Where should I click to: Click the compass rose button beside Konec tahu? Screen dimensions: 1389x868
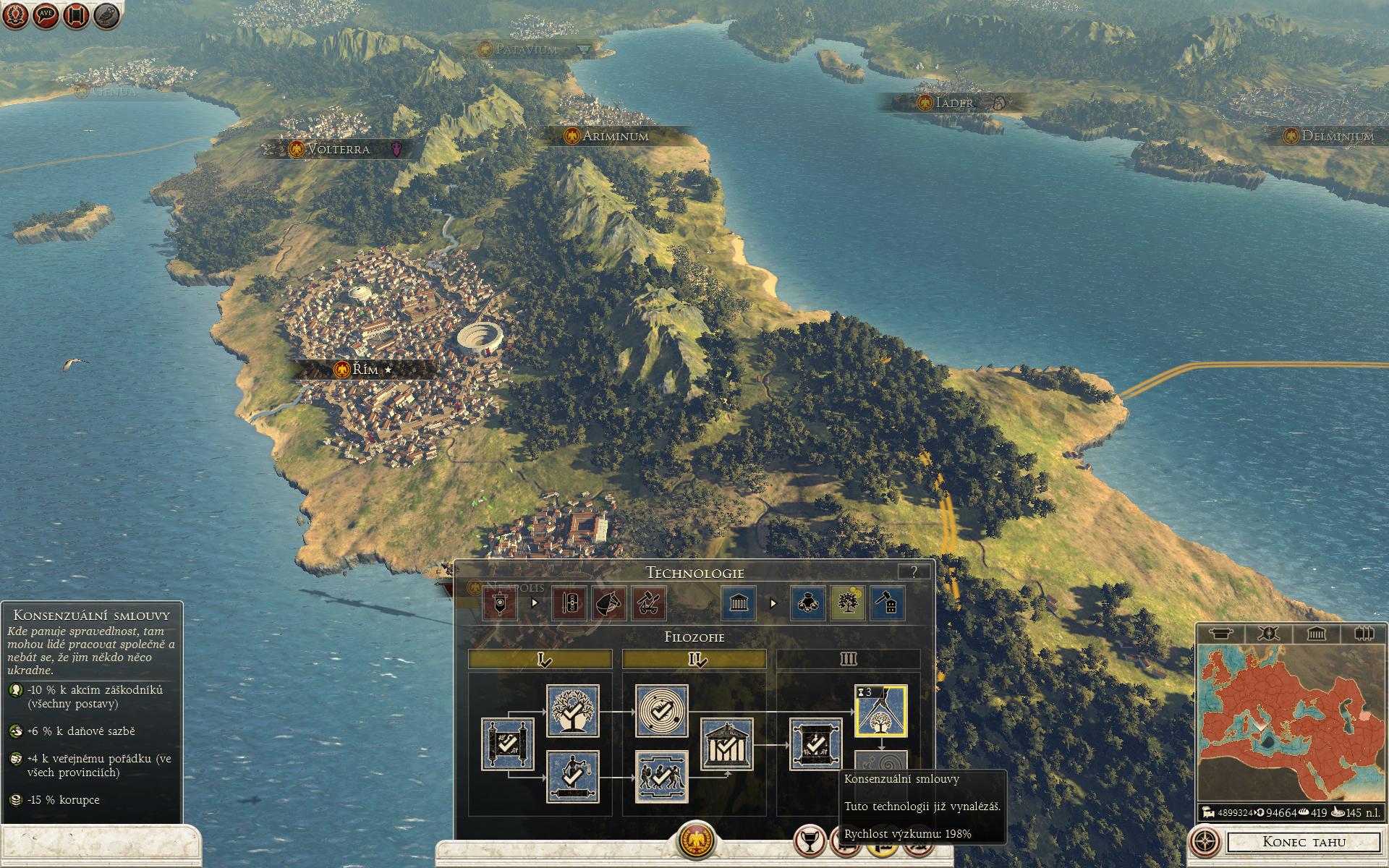click(x=1205, y=842)
